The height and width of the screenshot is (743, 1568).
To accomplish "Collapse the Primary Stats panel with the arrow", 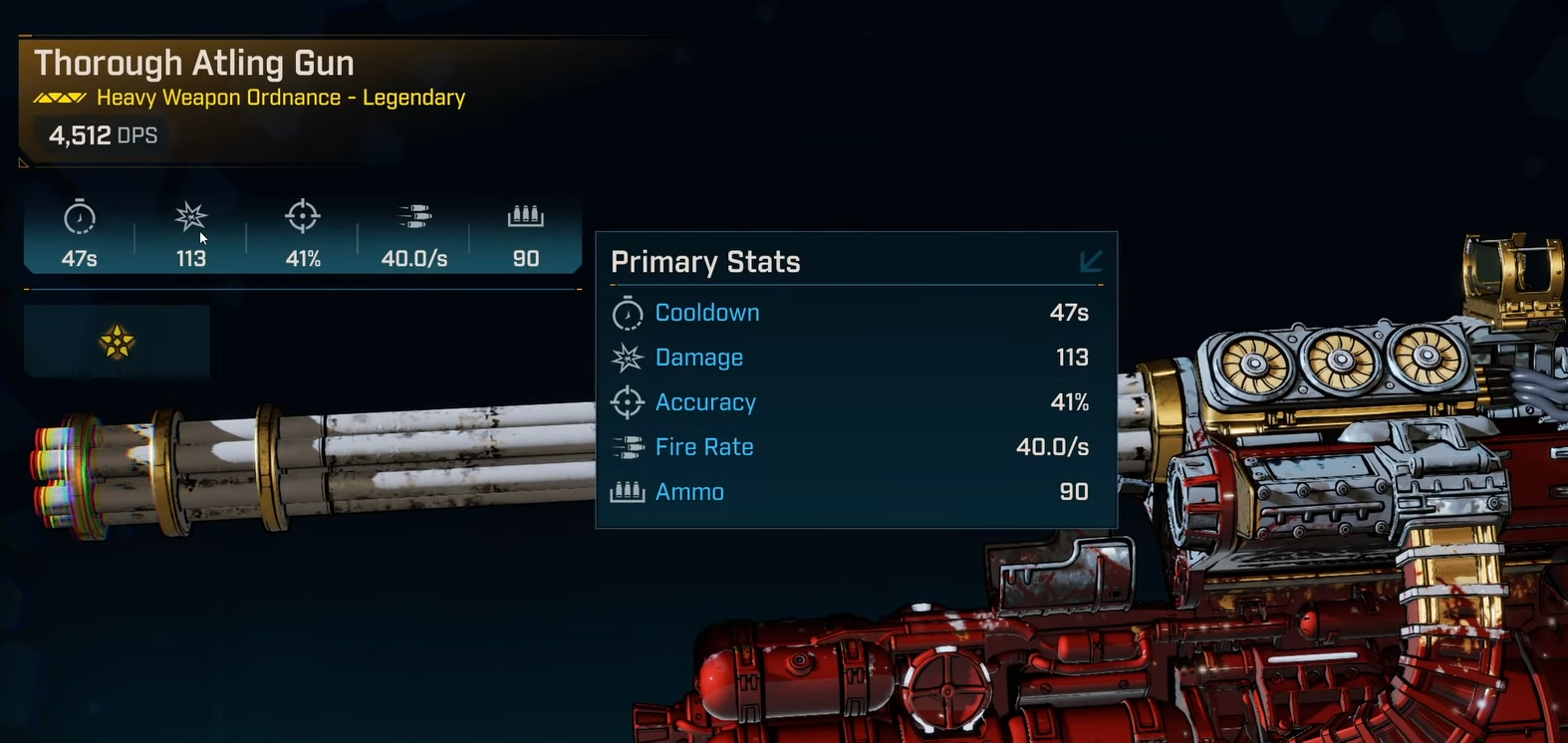I will coord(1091,261).
